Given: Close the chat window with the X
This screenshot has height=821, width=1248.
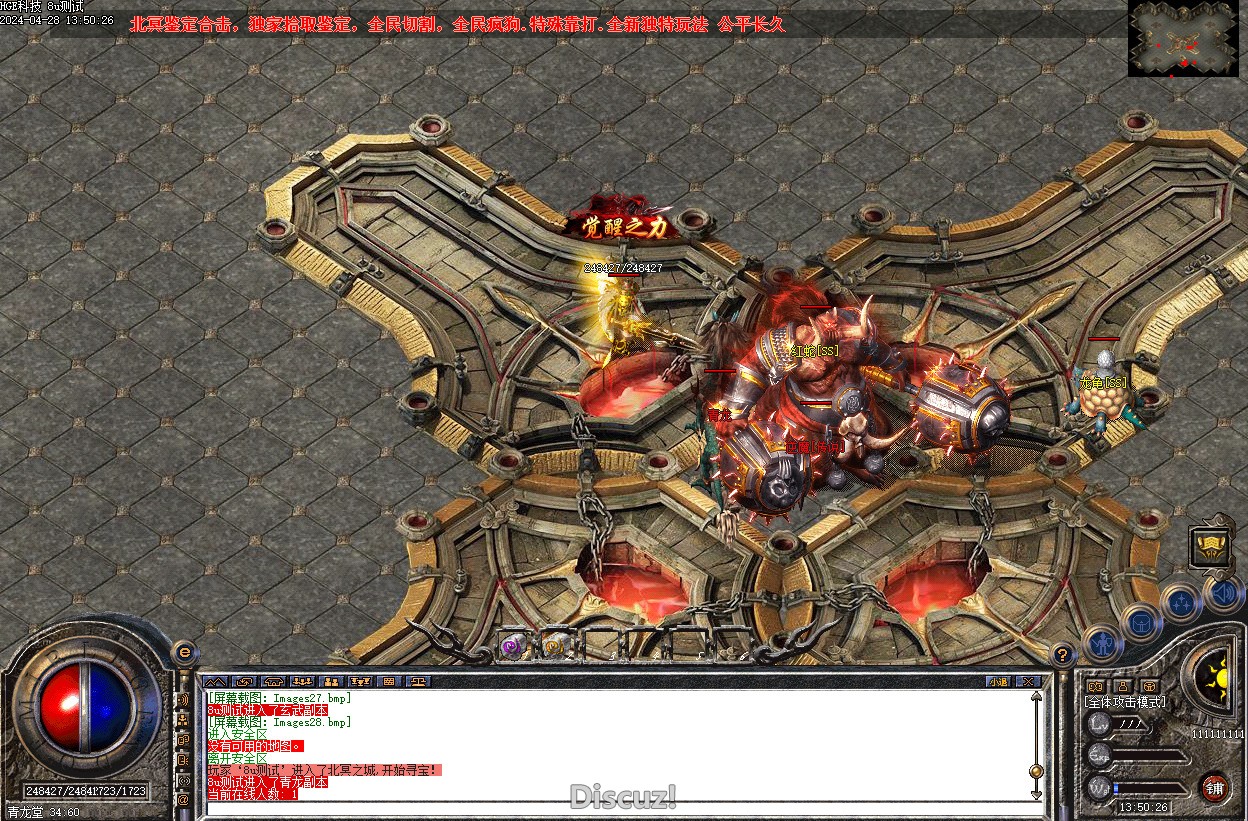Looking at the screenshot, I should (x=1027, y=682).
